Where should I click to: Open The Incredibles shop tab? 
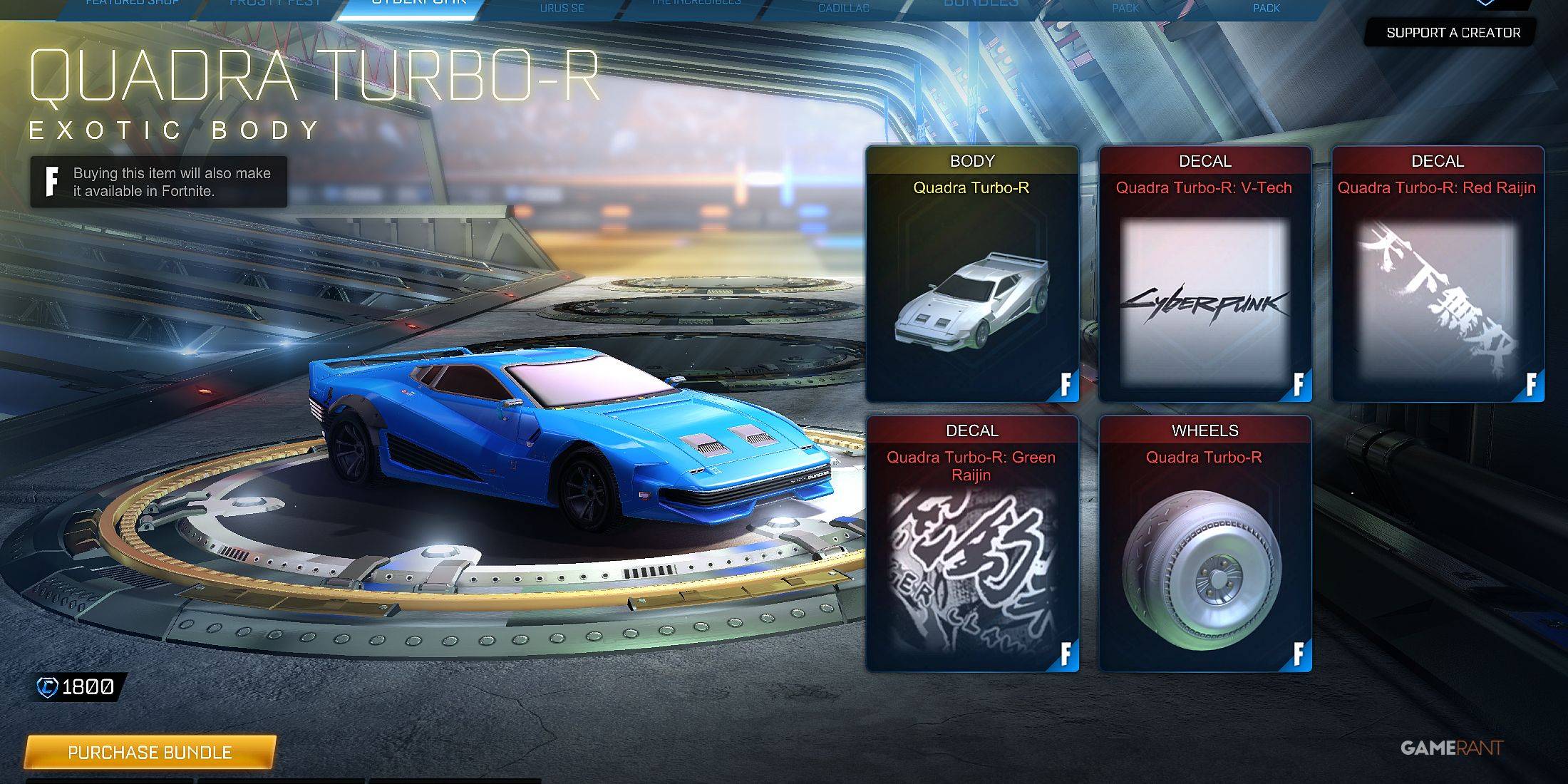pos(696,6)
